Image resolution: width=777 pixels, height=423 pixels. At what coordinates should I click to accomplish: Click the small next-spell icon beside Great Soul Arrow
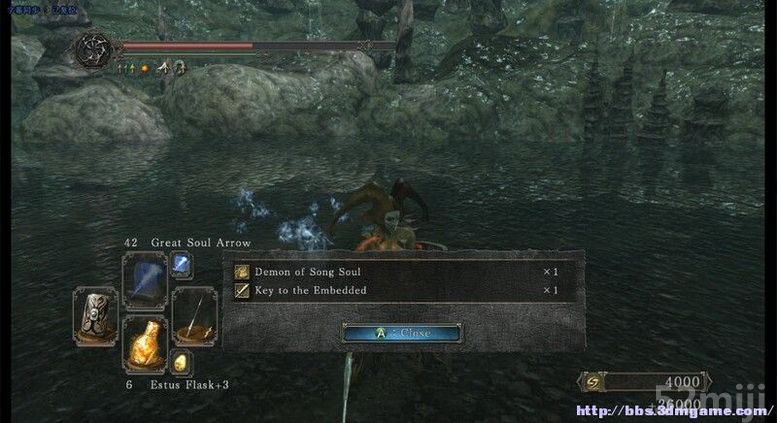coord(182,265)
